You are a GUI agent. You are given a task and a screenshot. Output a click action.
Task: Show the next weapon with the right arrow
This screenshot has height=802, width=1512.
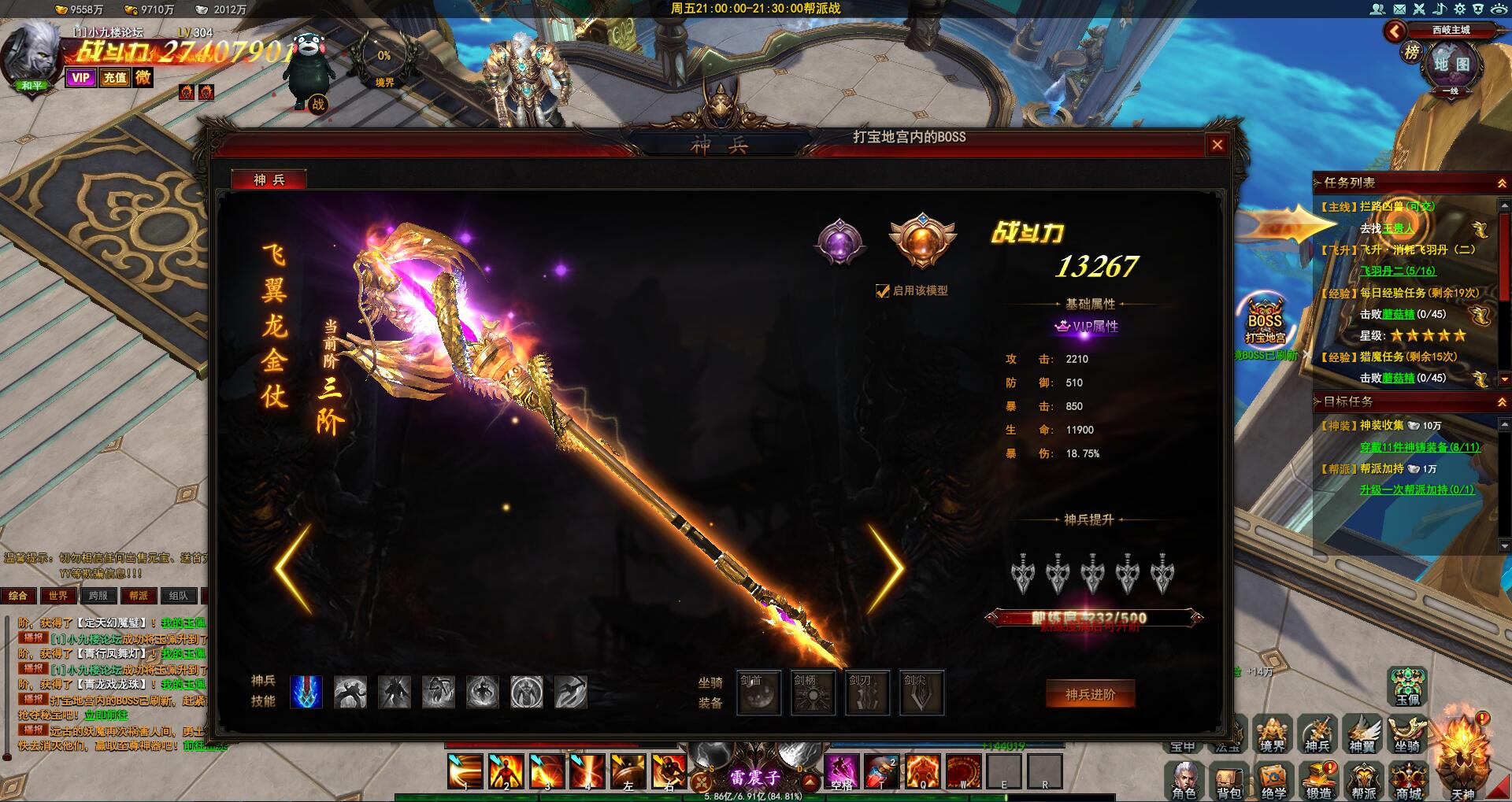(x=887, y=568)
